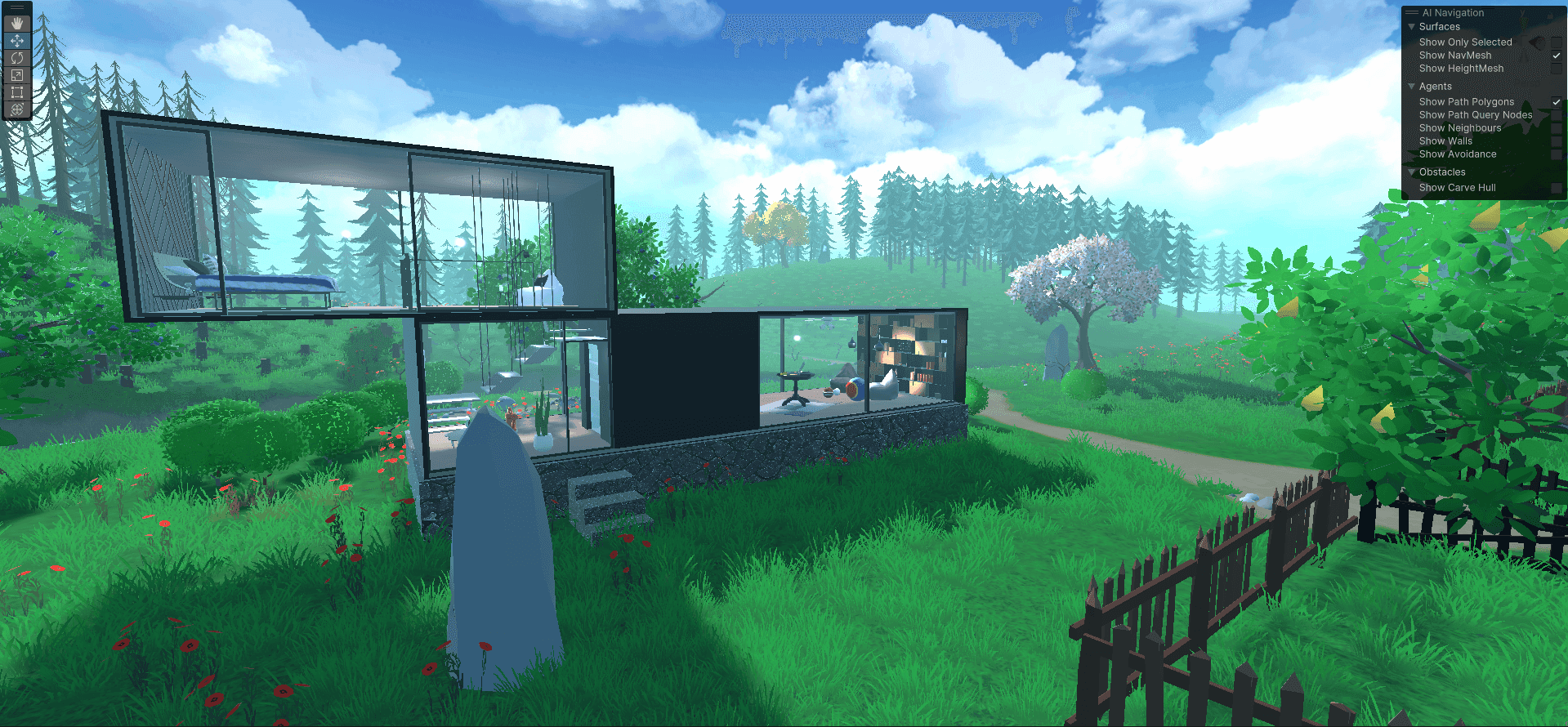Enable Show Carve Hull under Obstacles
Viewport: 1568px width, 727px height.
point(1557,188)
